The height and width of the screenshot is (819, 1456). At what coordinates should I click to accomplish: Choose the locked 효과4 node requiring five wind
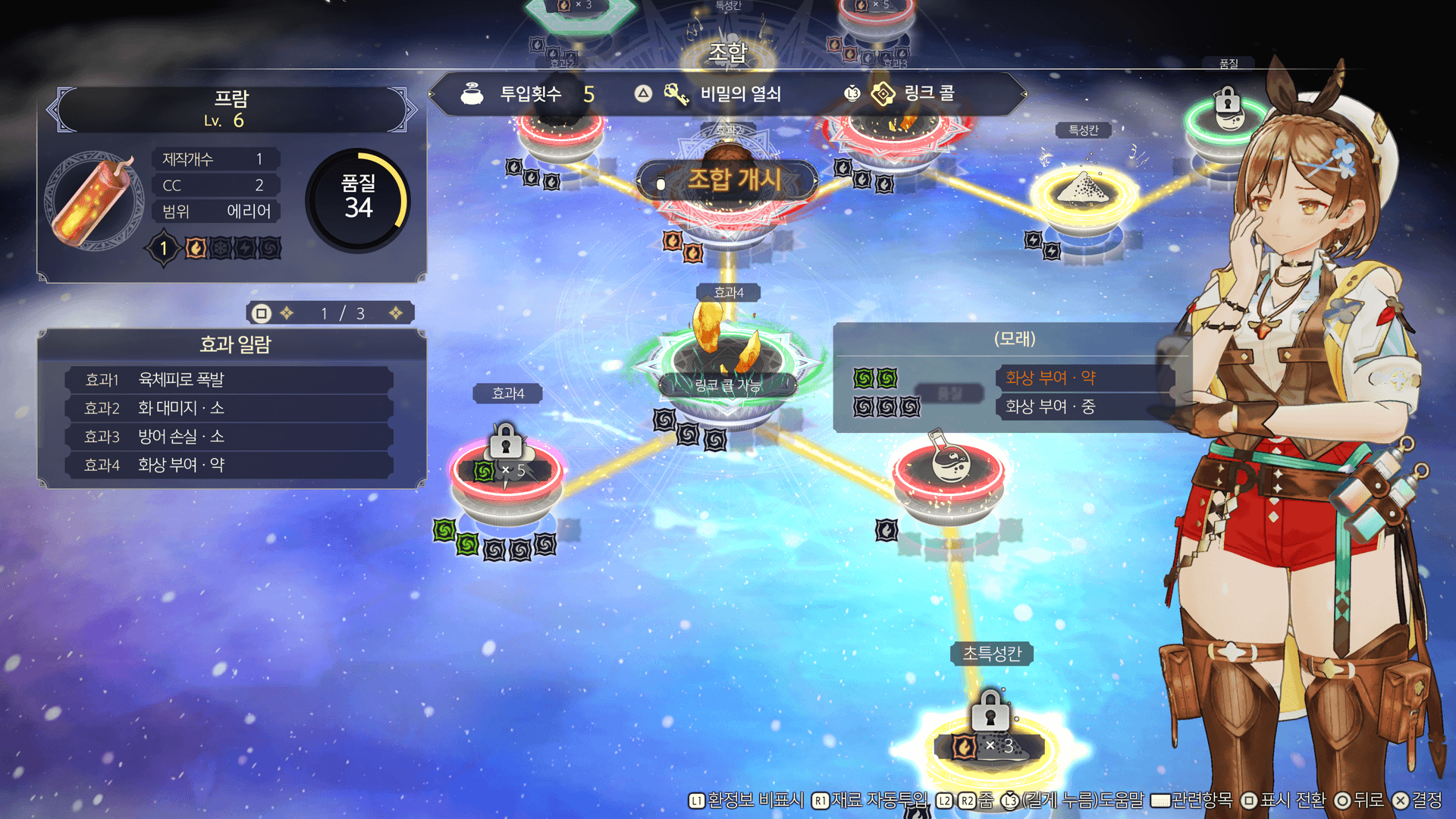[x=507, y=470]
